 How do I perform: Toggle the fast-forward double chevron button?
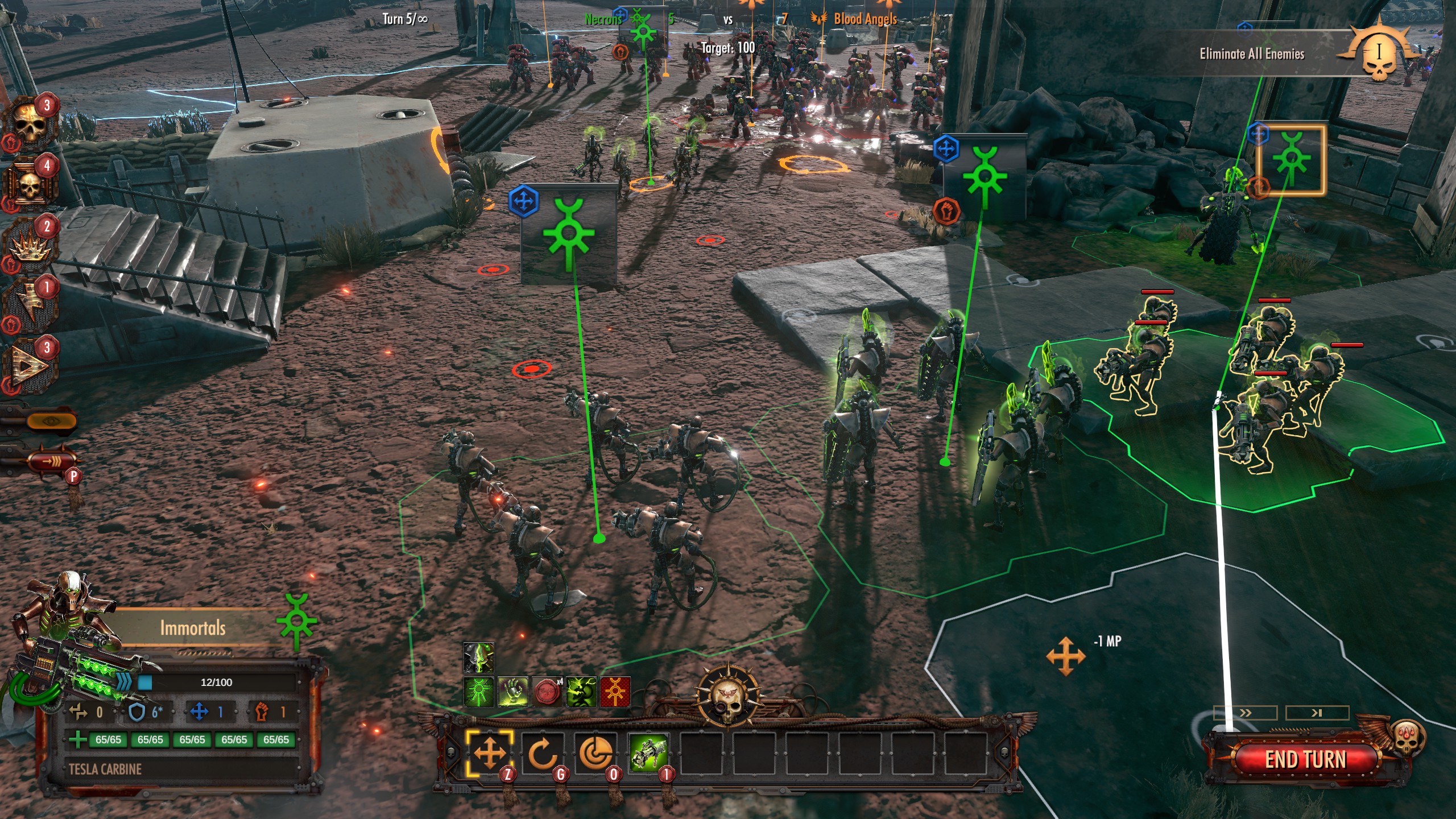pyautogui.click(x=1245, y=713)
